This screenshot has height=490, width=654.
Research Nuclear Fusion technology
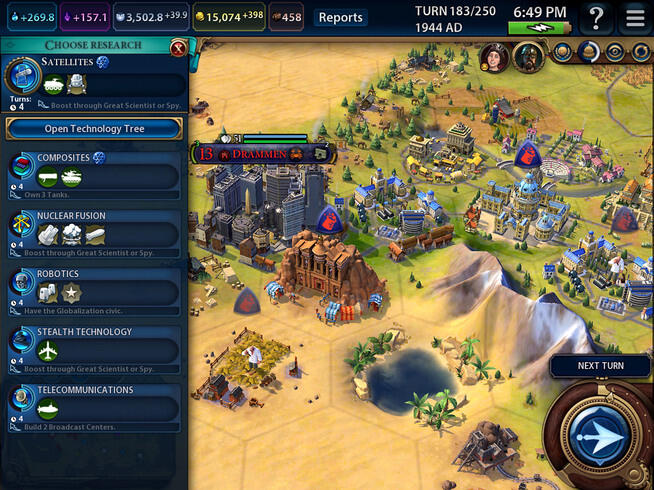pos(94,230)
